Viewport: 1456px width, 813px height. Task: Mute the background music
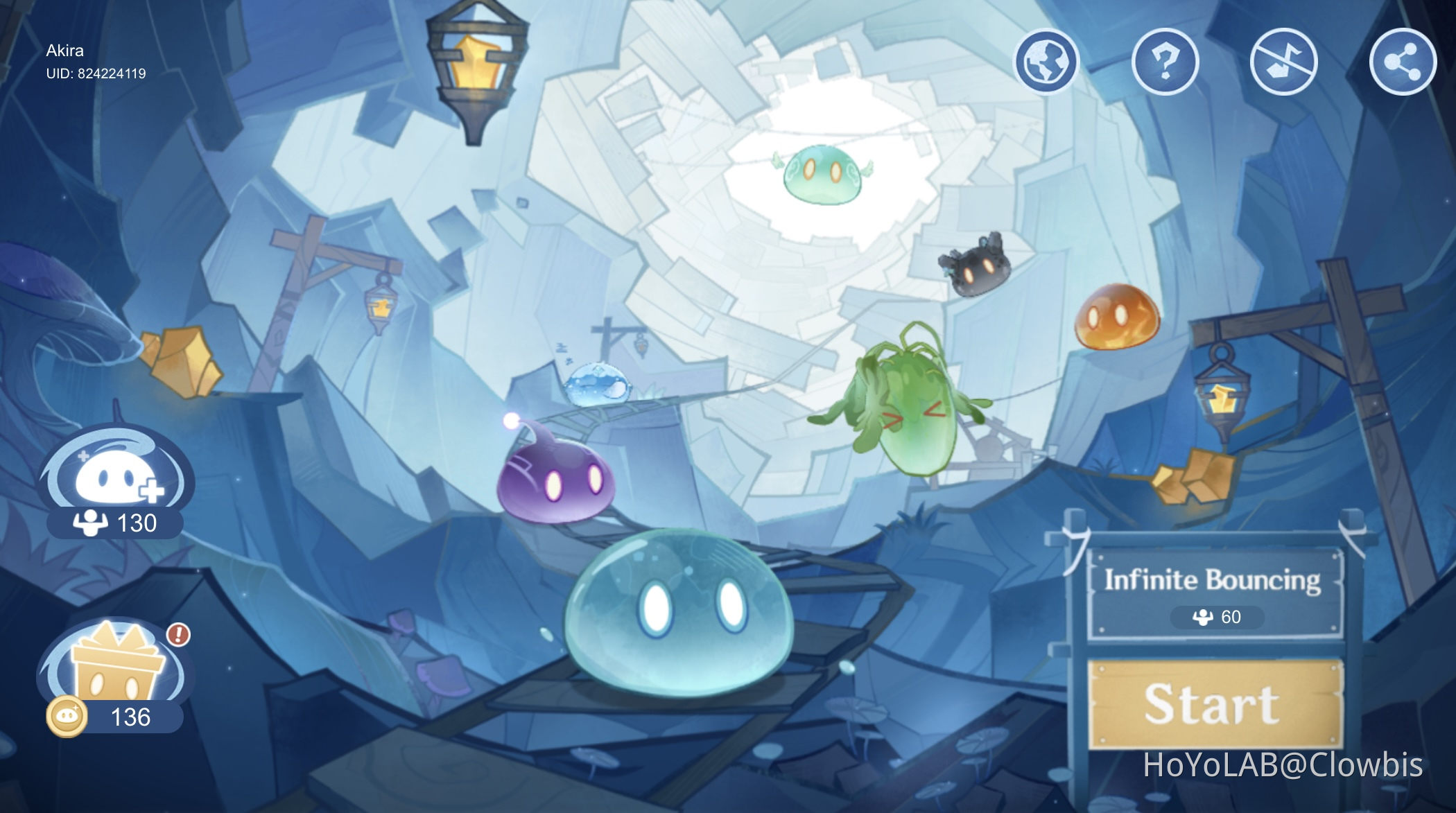click(x=1285, y=62)
